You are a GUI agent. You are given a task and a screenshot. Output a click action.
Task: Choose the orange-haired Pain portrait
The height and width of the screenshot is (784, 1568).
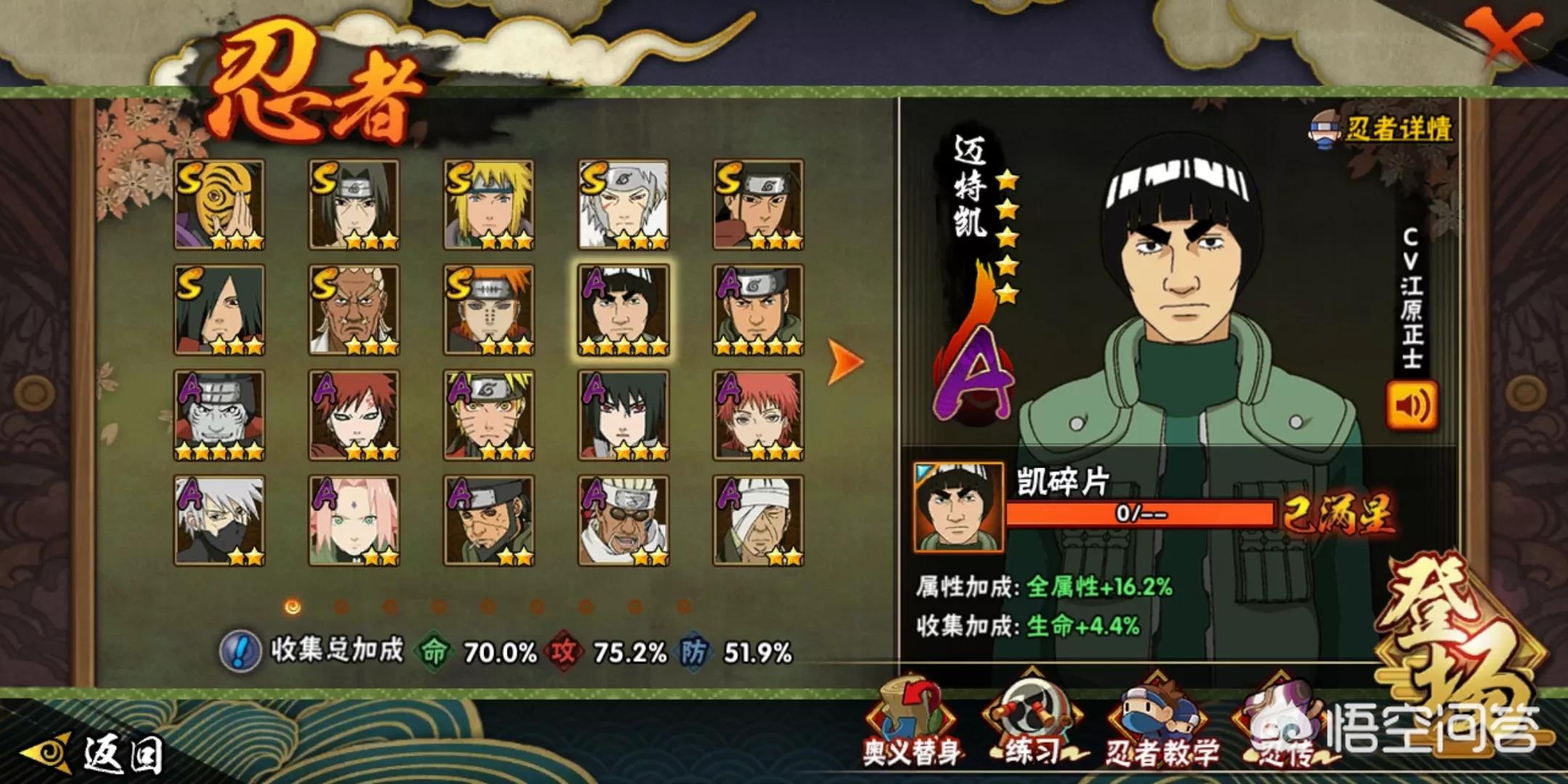(x=489, y=310)
